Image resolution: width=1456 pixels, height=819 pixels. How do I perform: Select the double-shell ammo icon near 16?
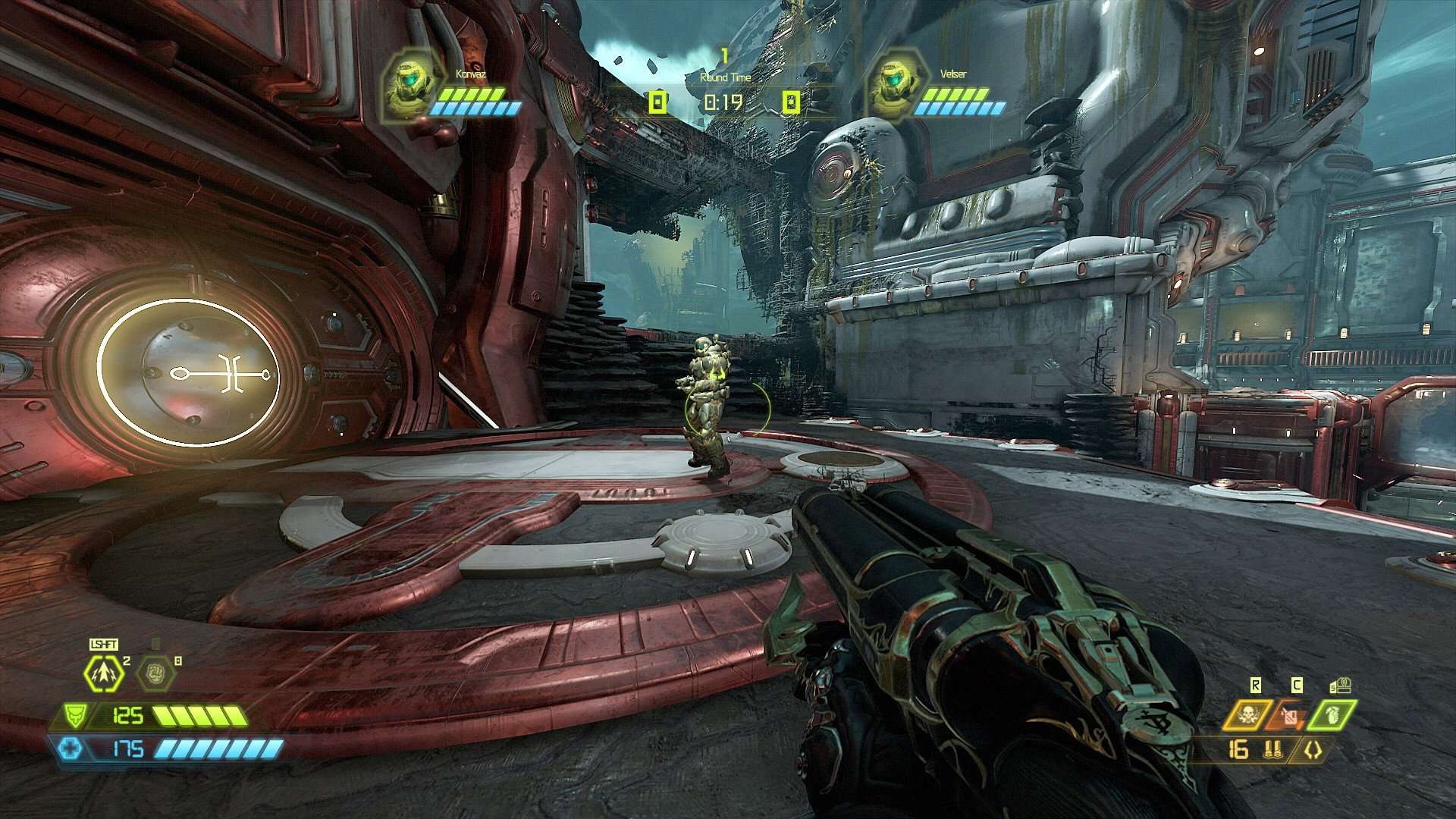tap(1273, 751)
